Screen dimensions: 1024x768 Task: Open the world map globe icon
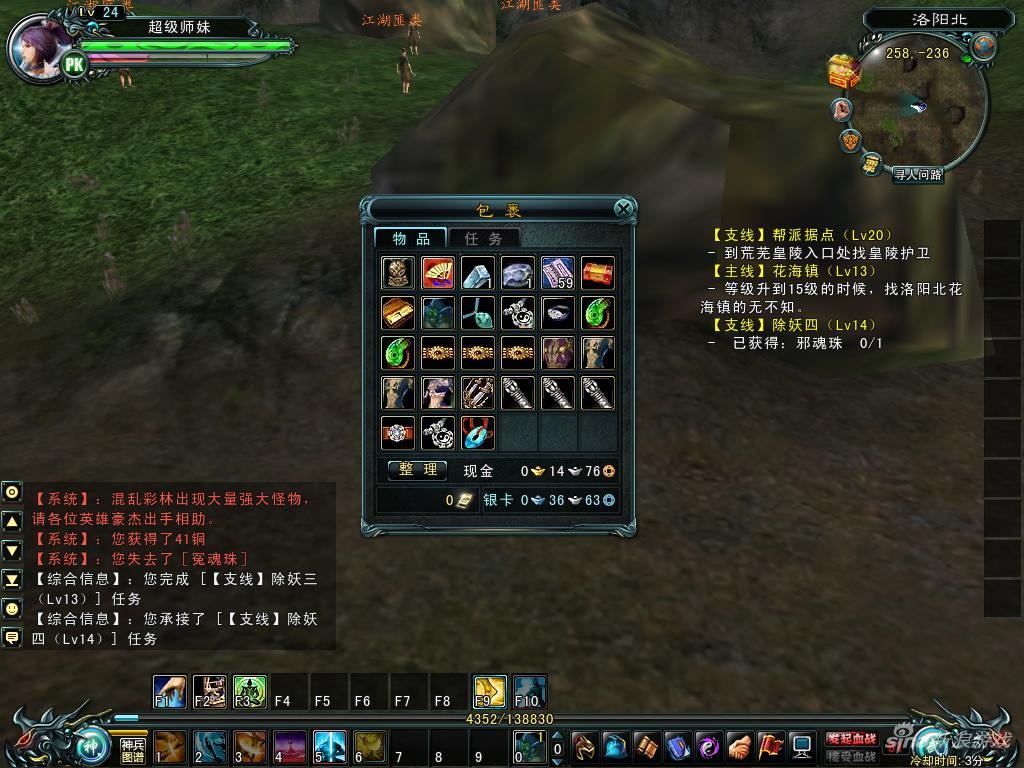(984, 45)
